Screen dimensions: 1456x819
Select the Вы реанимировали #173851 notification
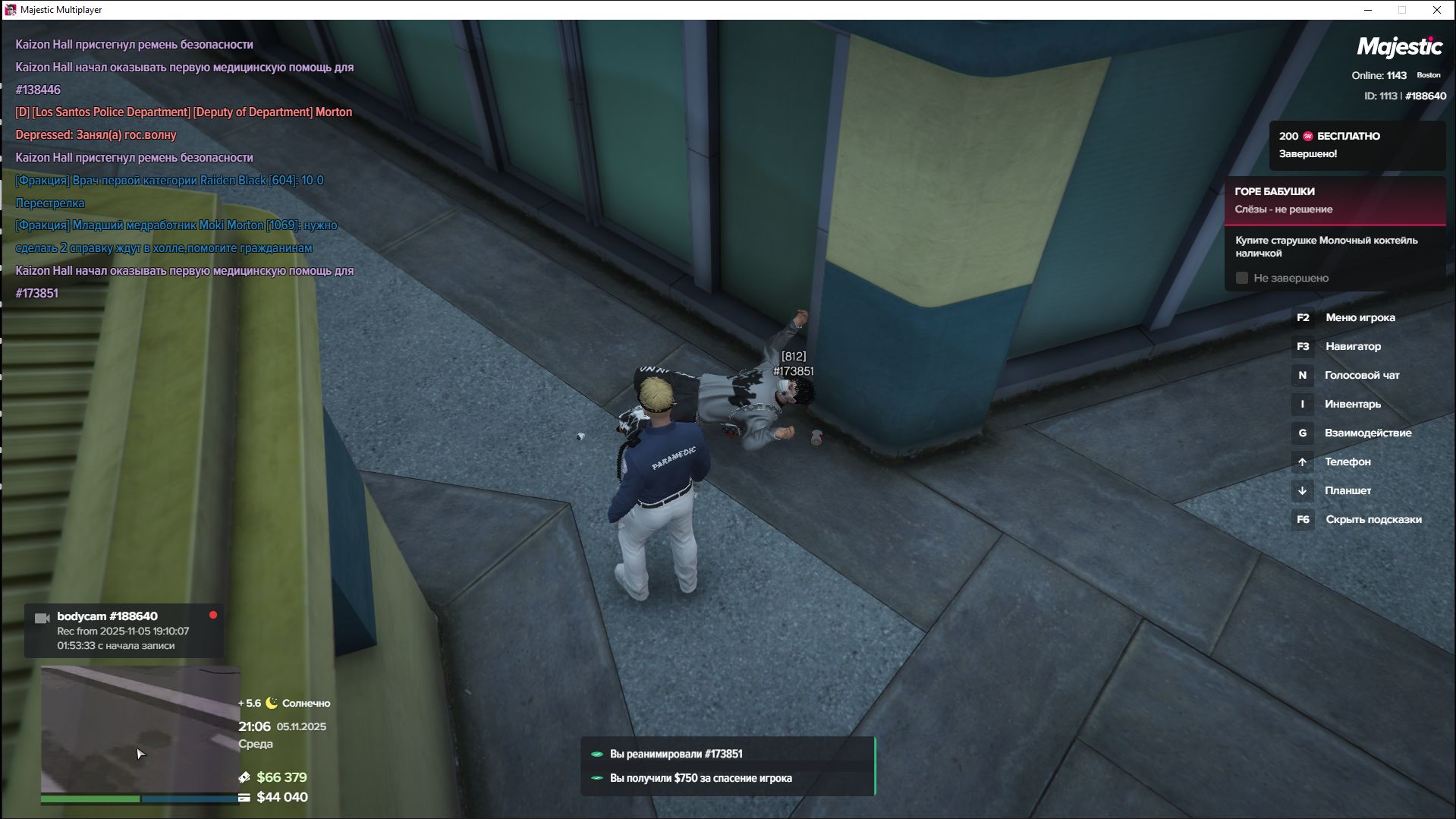tap(727, 754)
